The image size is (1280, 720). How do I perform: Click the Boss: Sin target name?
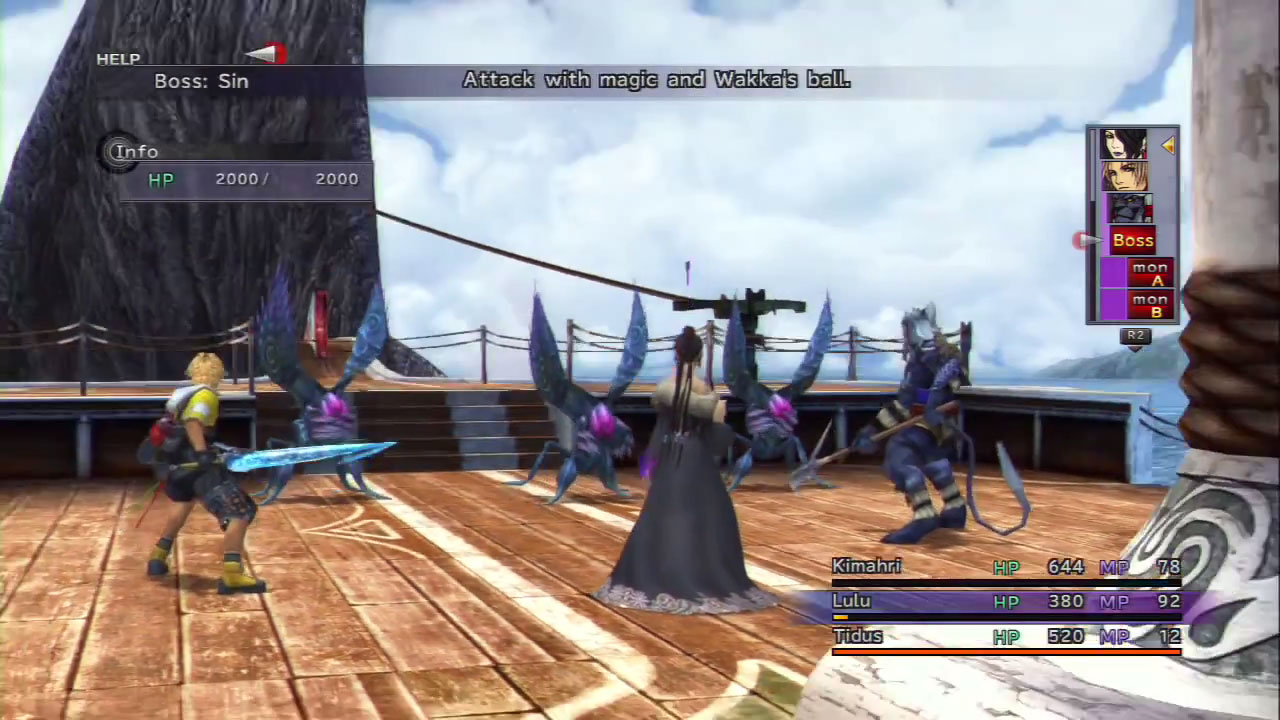click(x=201, y=82)
